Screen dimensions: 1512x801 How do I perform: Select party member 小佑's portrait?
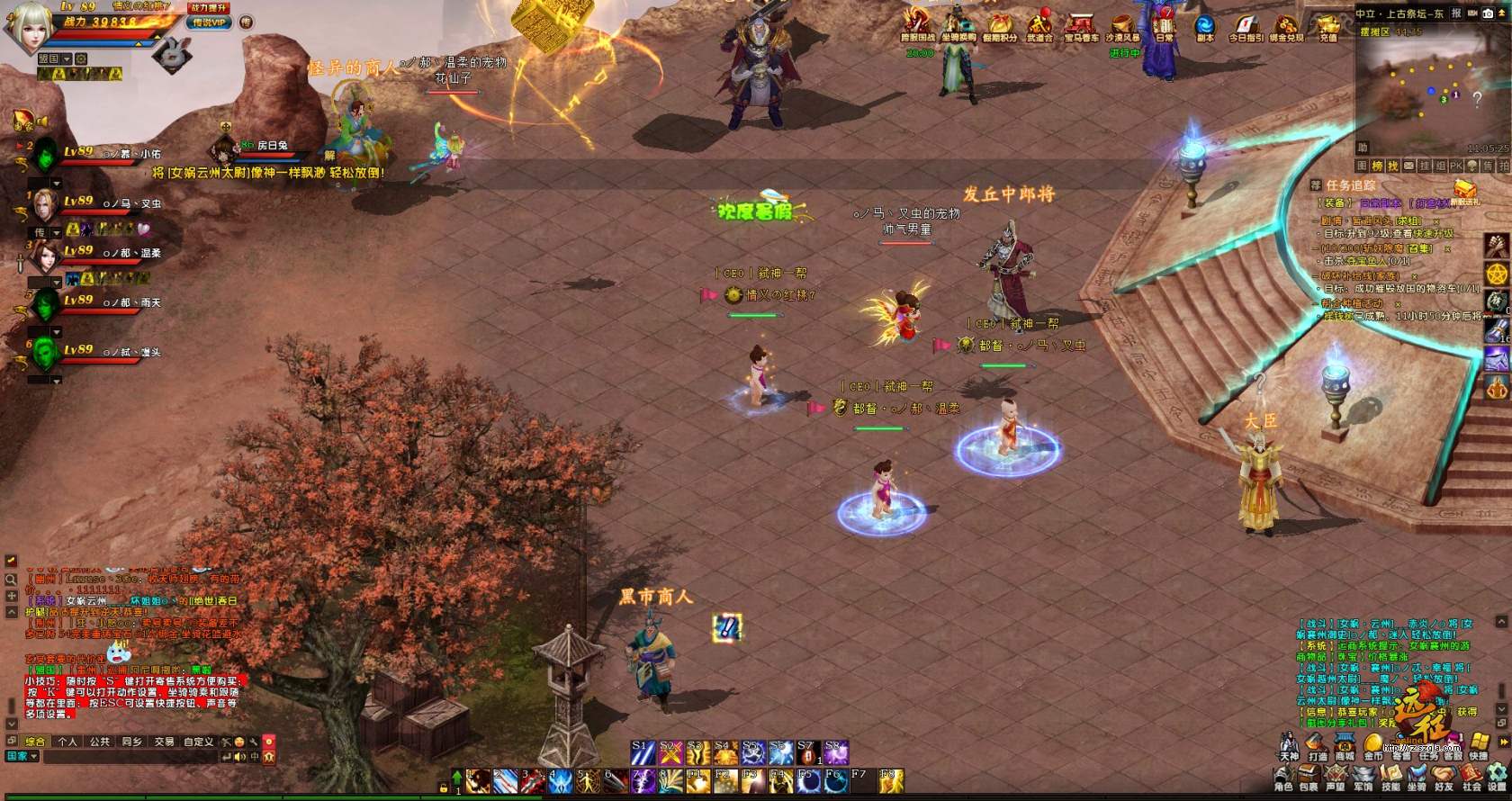45,158
